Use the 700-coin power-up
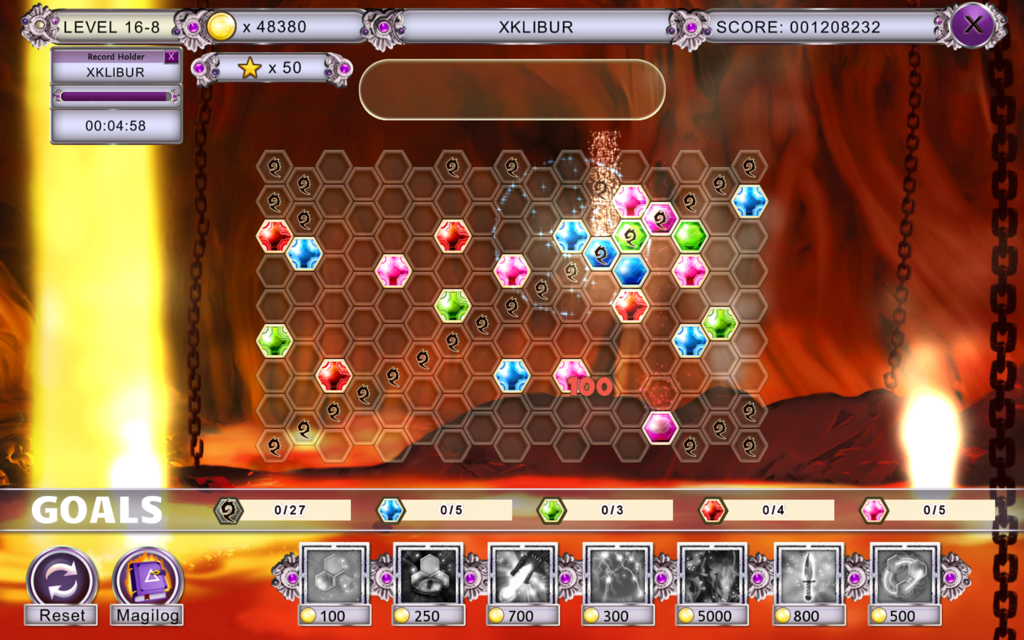 [524, 573]
